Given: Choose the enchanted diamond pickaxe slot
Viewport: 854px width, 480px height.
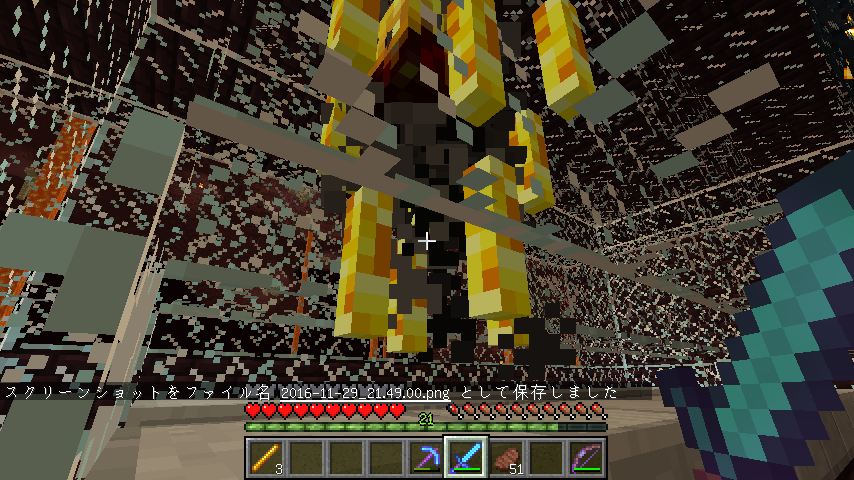Looking at the screenshot, I should 426,459.
